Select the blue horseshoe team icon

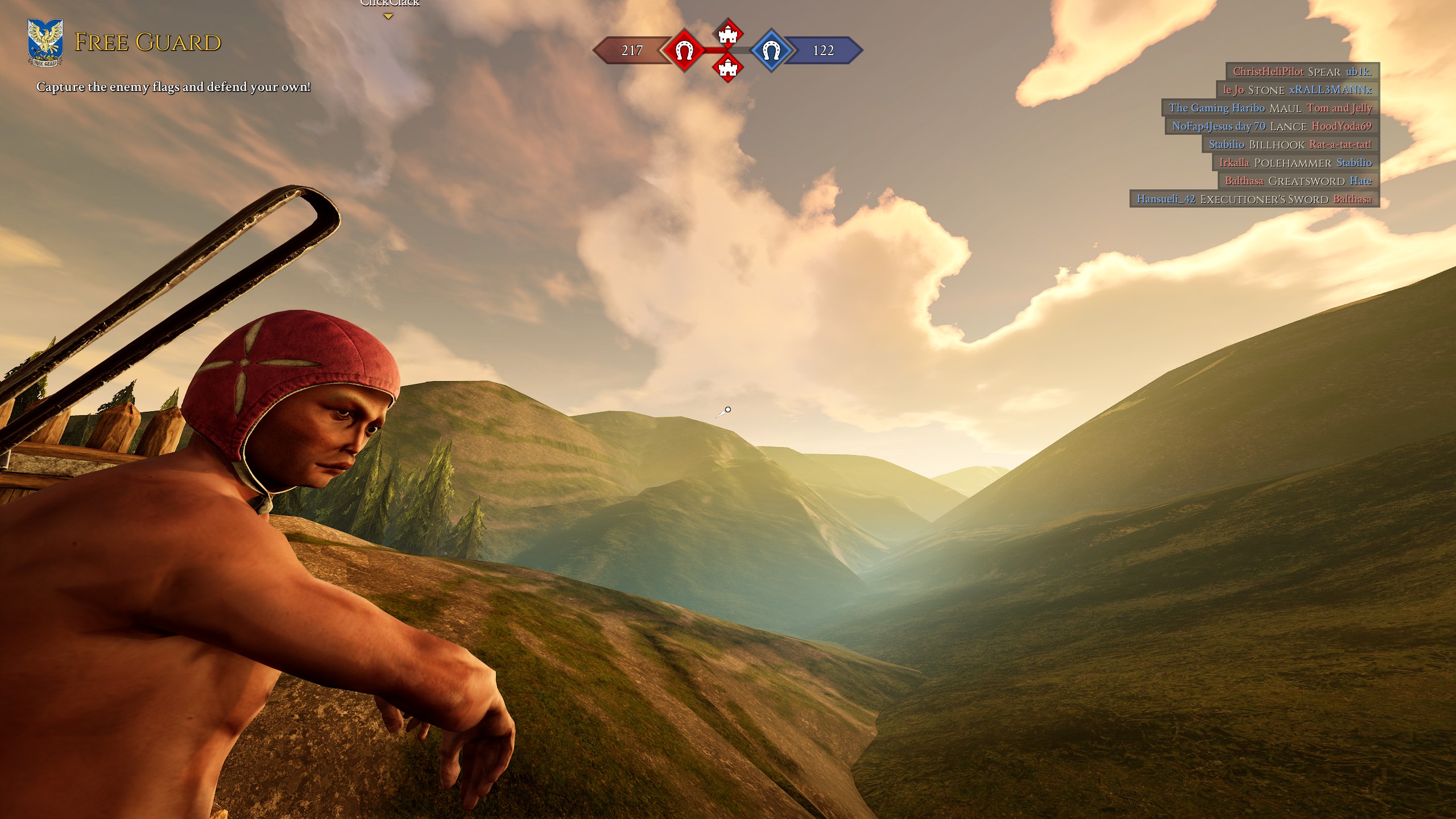(x=770, y=51)
